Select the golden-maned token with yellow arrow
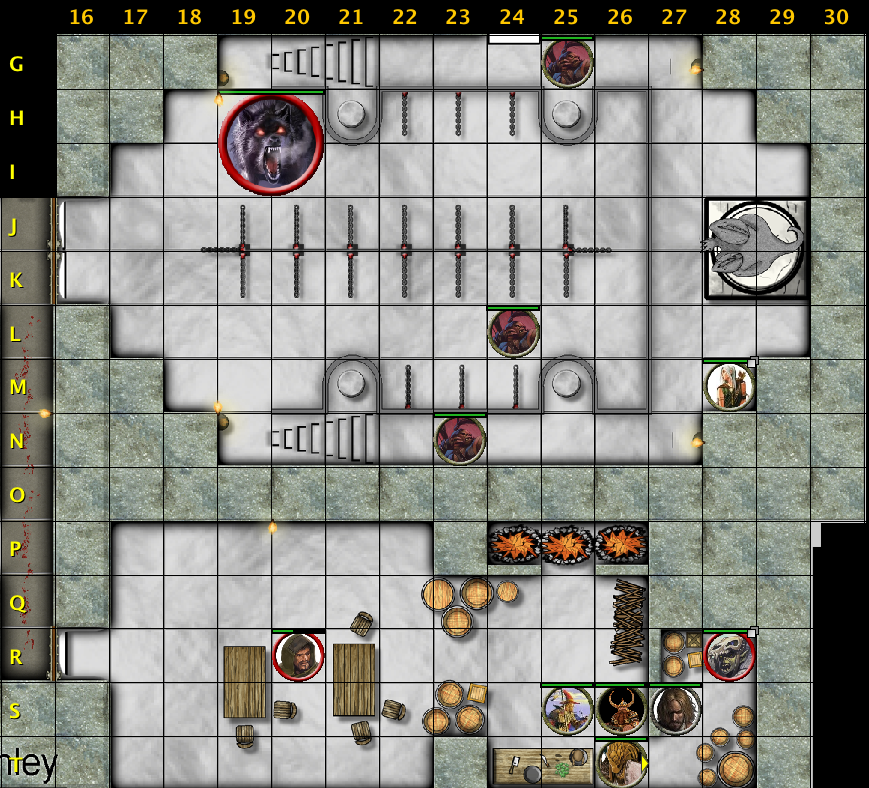This screenshot has width=869, height=788. pyautogui.click(x=621, y=764)
